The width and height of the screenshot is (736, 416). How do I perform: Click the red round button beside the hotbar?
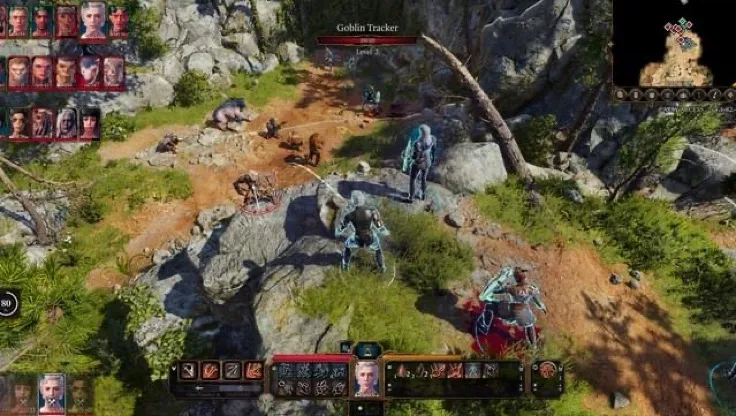546,370
